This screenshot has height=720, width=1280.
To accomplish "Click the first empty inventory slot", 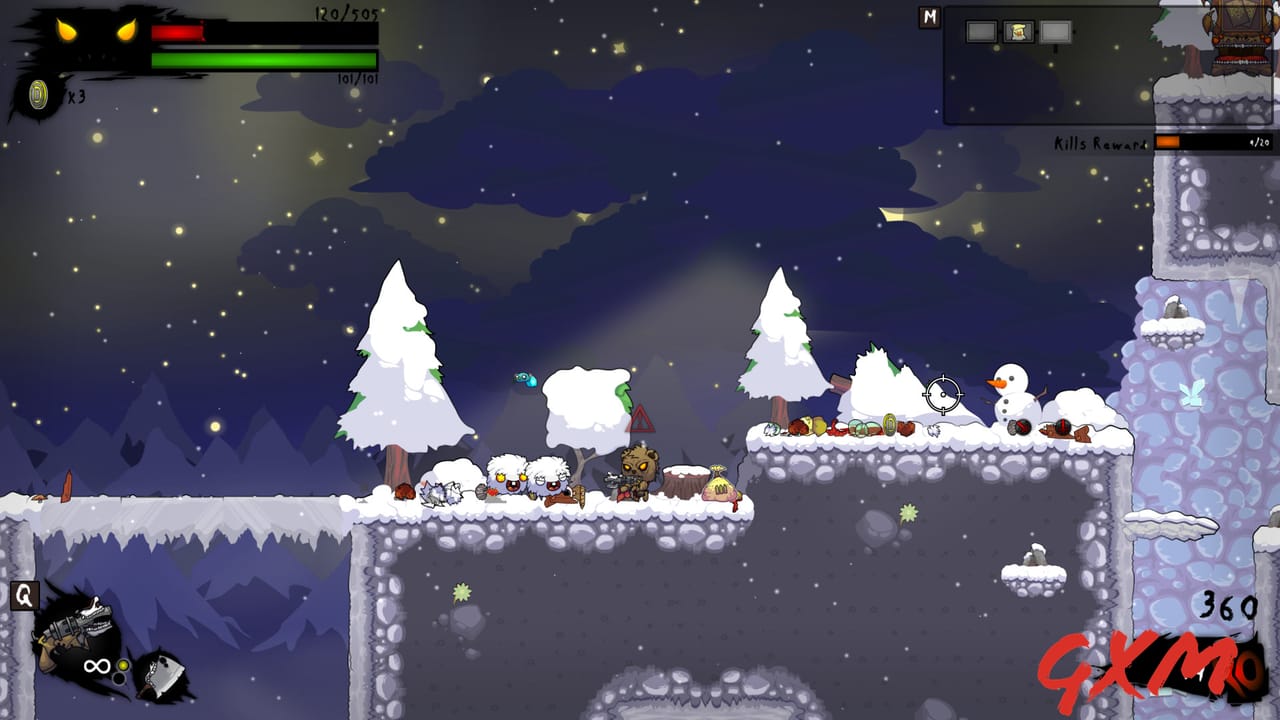I will tap(981, 32).
